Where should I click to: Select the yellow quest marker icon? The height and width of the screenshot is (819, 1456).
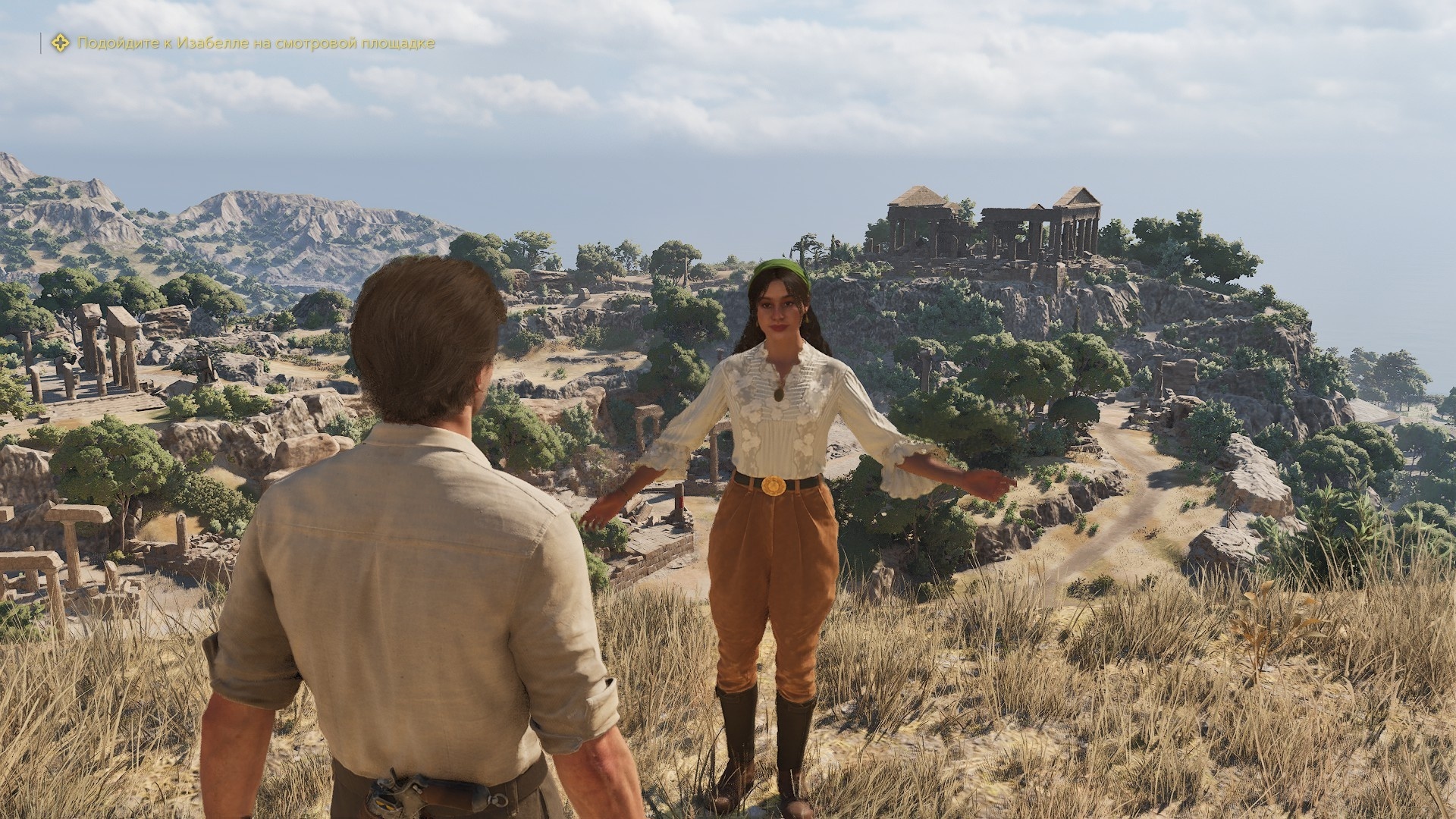tap(59, 43)
